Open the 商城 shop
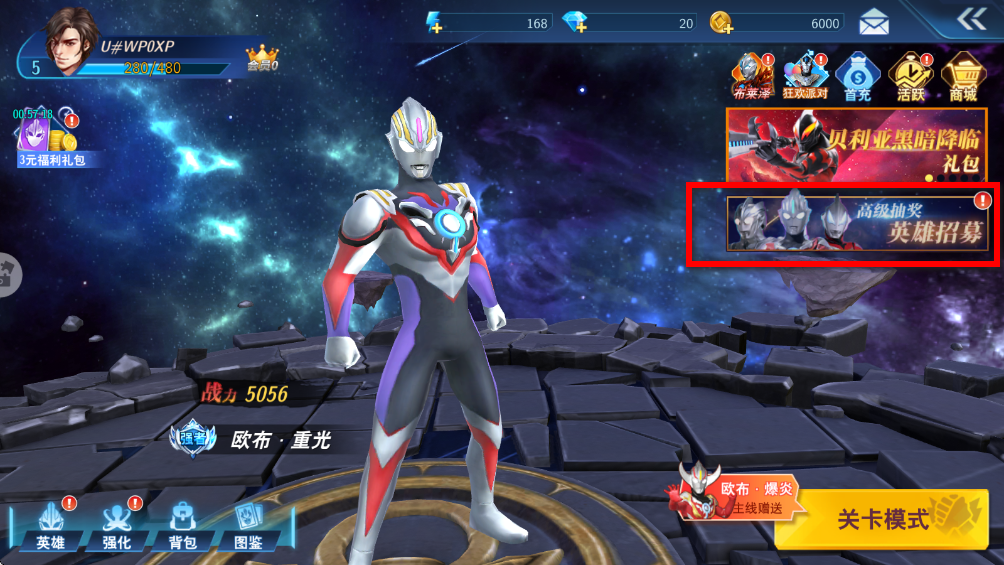 click(x=963, y=76)
